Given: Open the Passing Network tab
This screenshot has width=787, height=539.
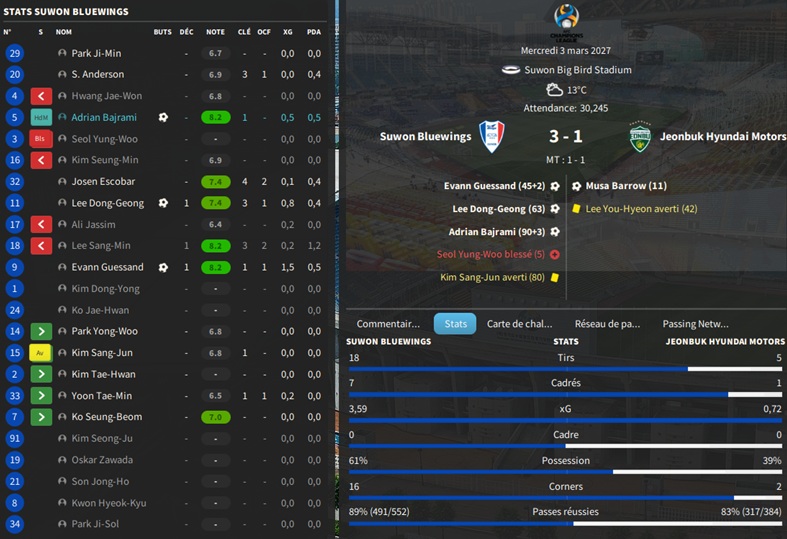Looking at the screenshot, I should (695, 324).
